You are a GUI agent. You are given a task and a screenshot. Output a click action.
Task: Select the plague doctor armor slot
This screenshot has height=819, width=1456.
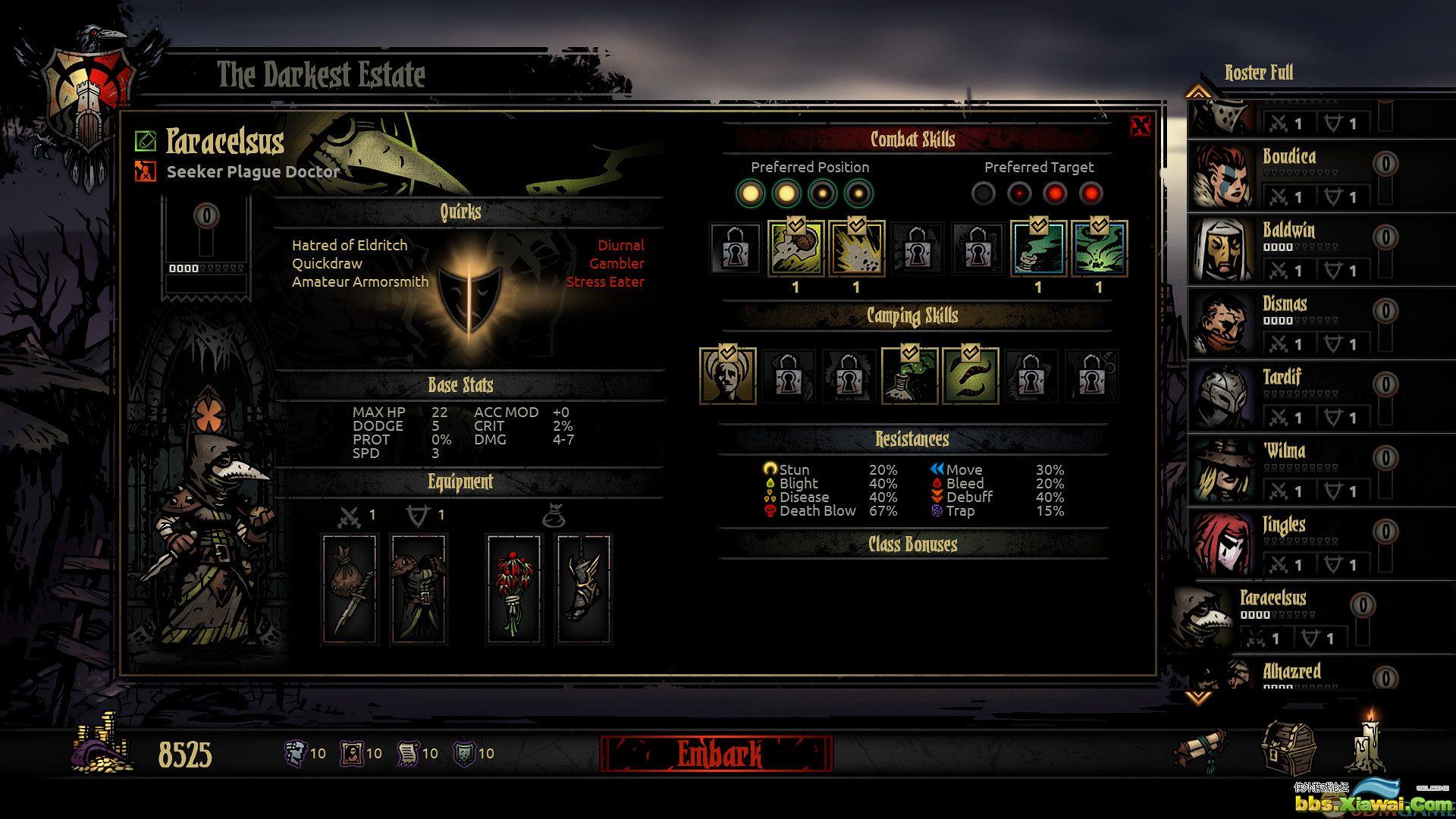click(418, 590)
